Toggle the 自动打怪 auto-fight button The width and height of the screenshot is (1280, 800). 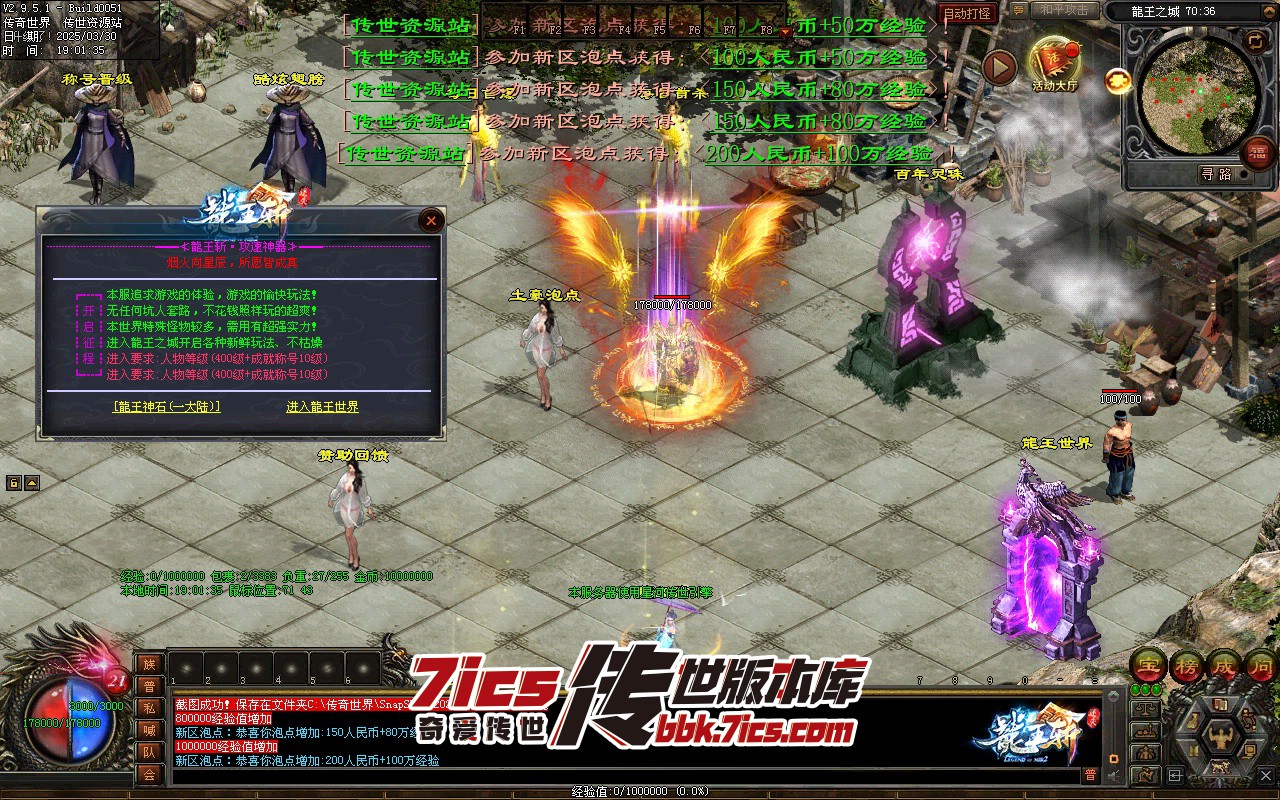pos(968,14)
